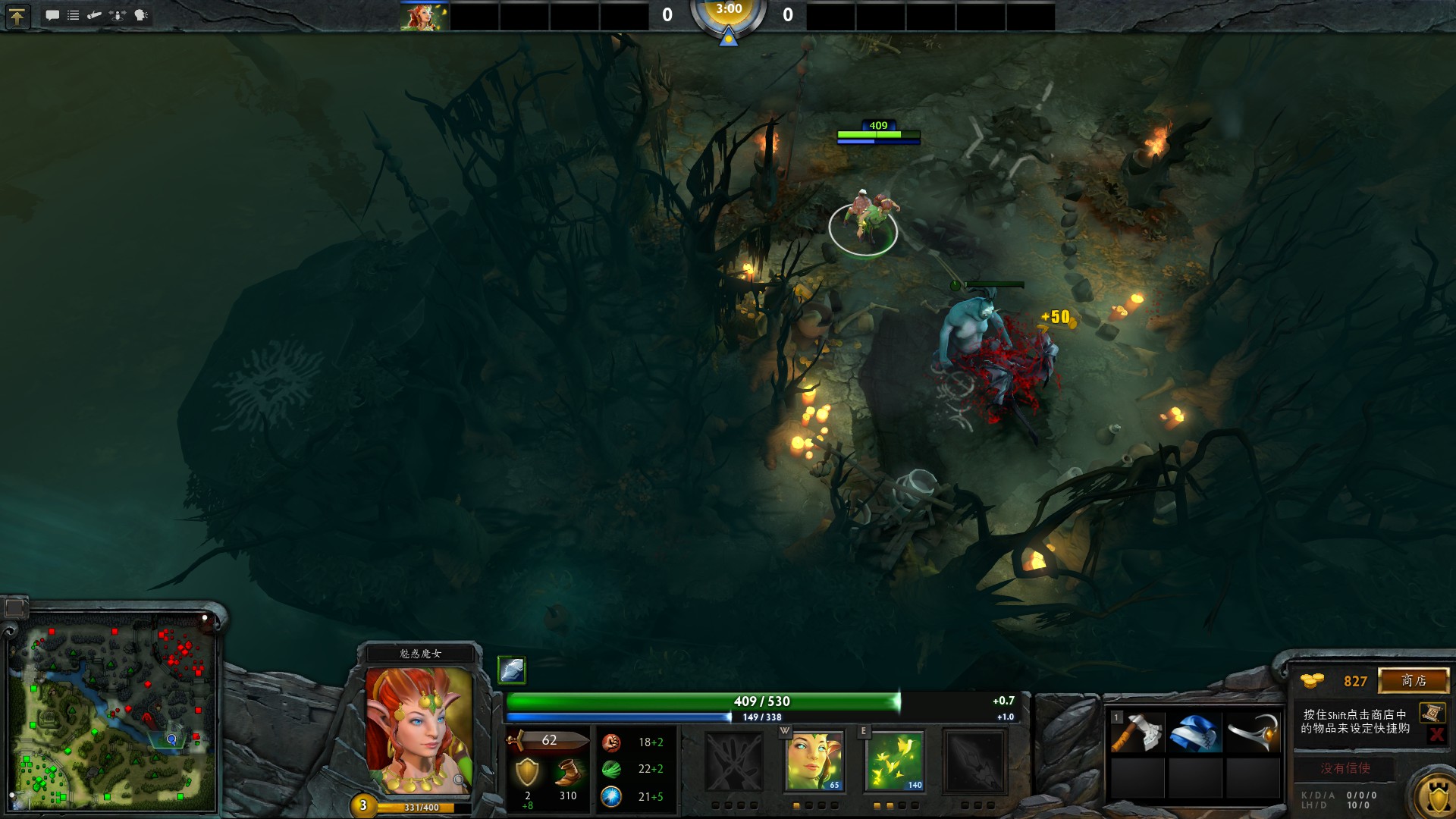The height and width of the screenshot is (819, 1456).
Task: Show the scoreboard list icon
Action: click(74, 15)
